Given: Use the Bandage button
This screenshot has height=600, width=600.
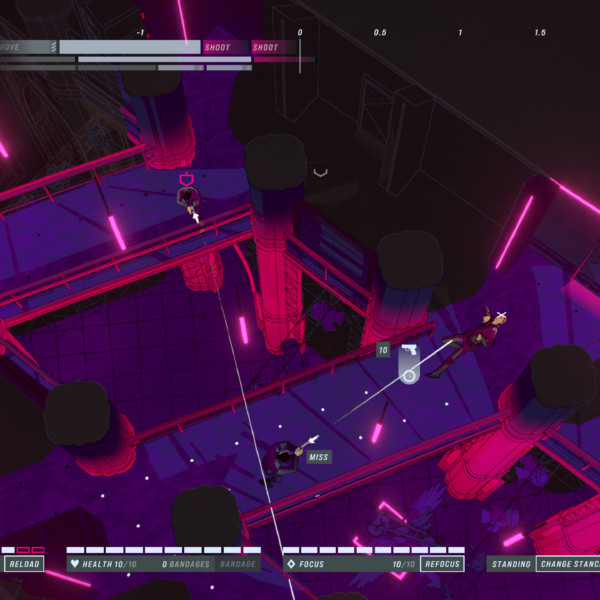Looking at the screenshot, I should click(237, 564).
